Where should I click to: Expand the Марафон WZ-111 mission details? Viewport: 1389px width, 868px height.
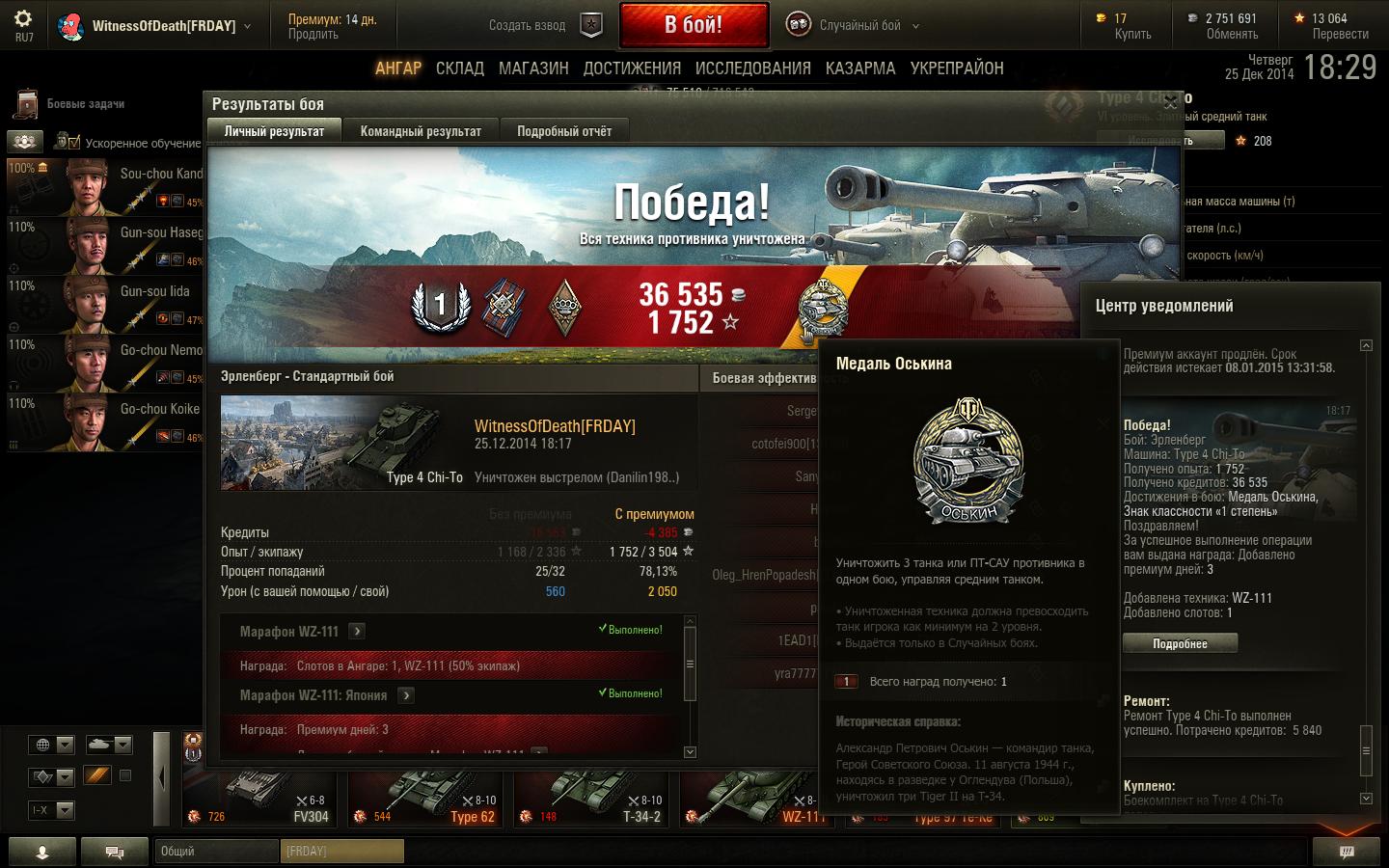[357, 632]
